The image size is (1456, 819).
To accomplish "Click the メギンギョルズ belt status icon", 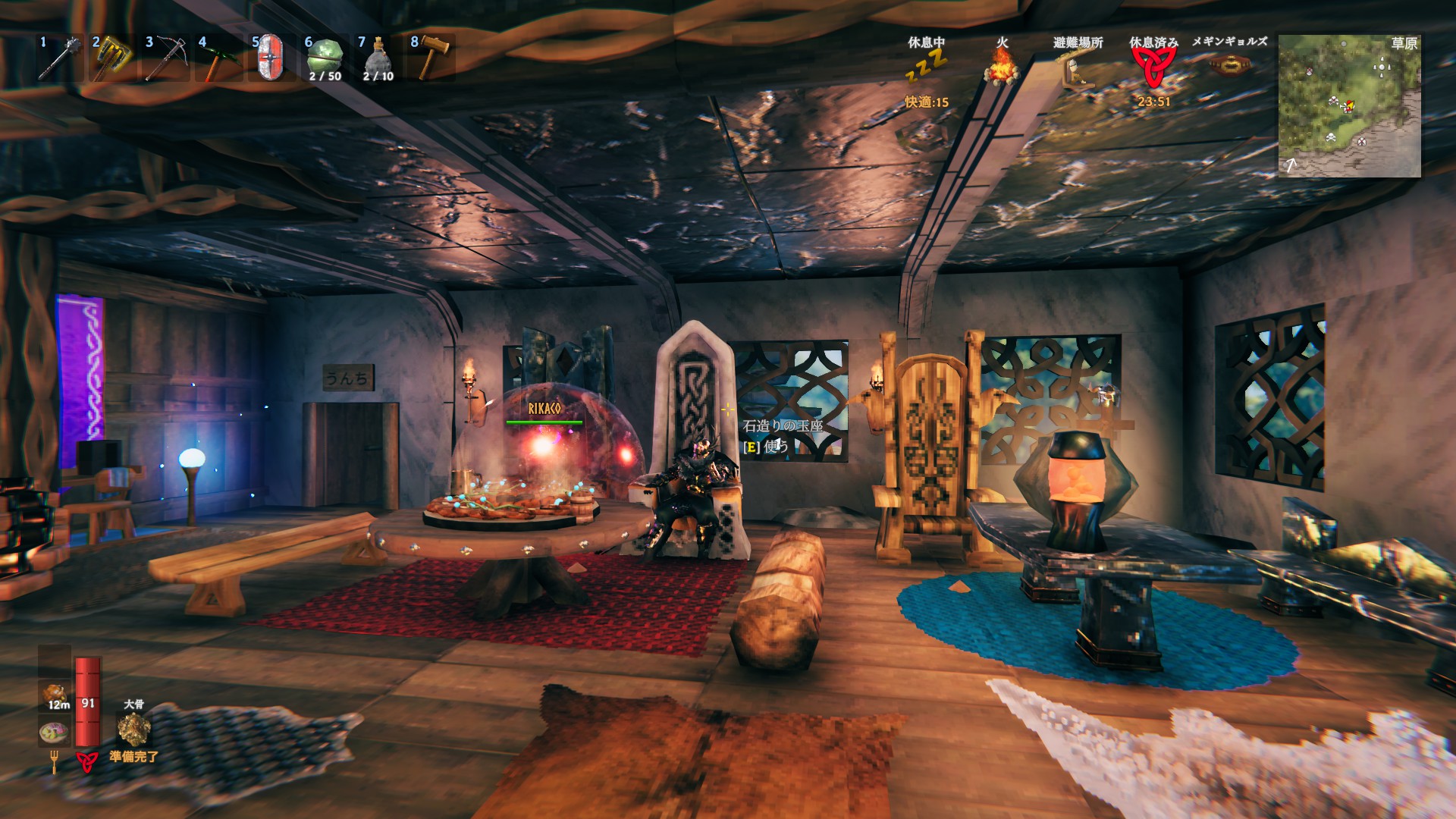I will click(1228, 65).
